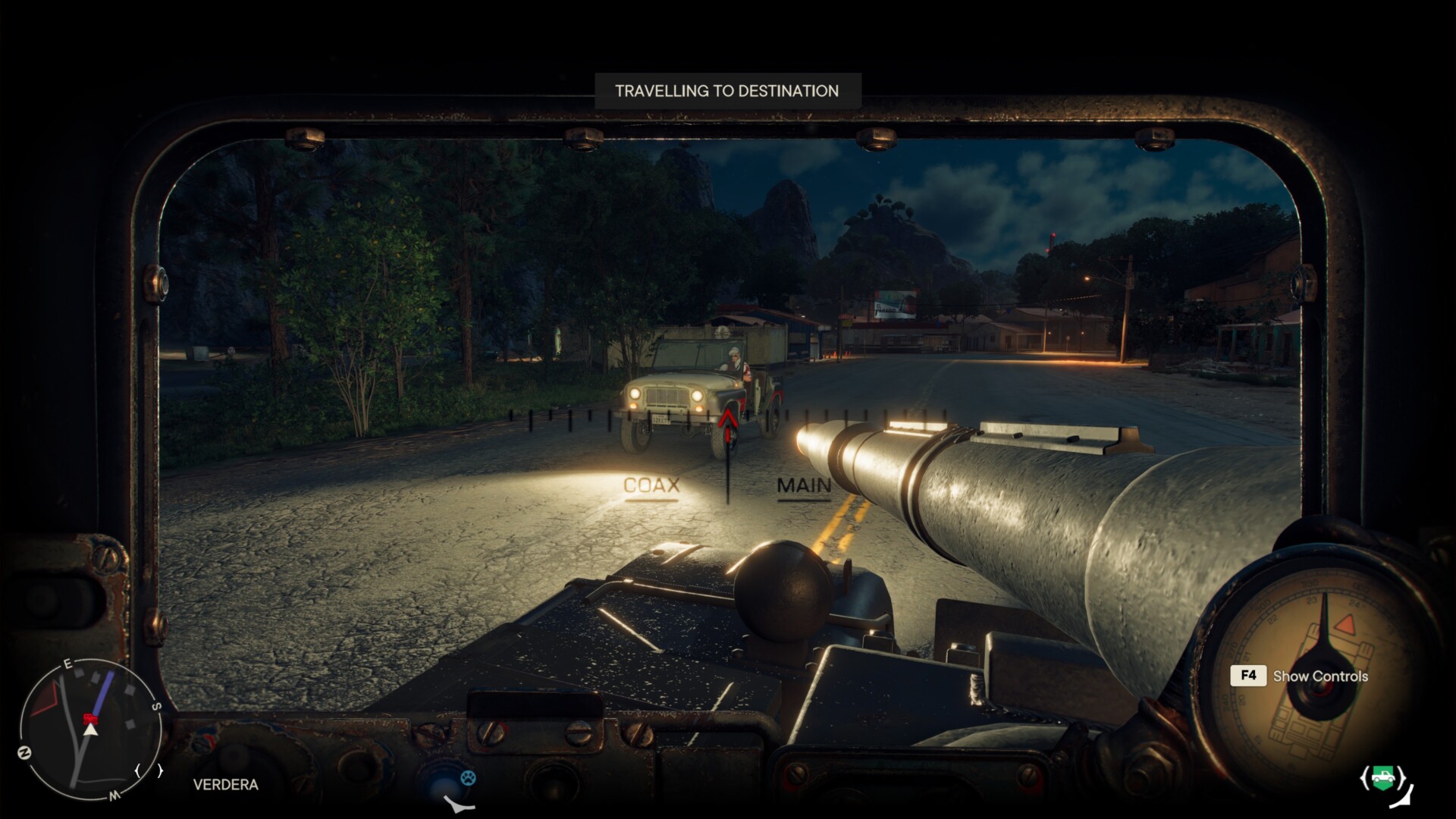1456x819 pixels.
Task: Select the COAX weapon label
Action: point(651,486)
